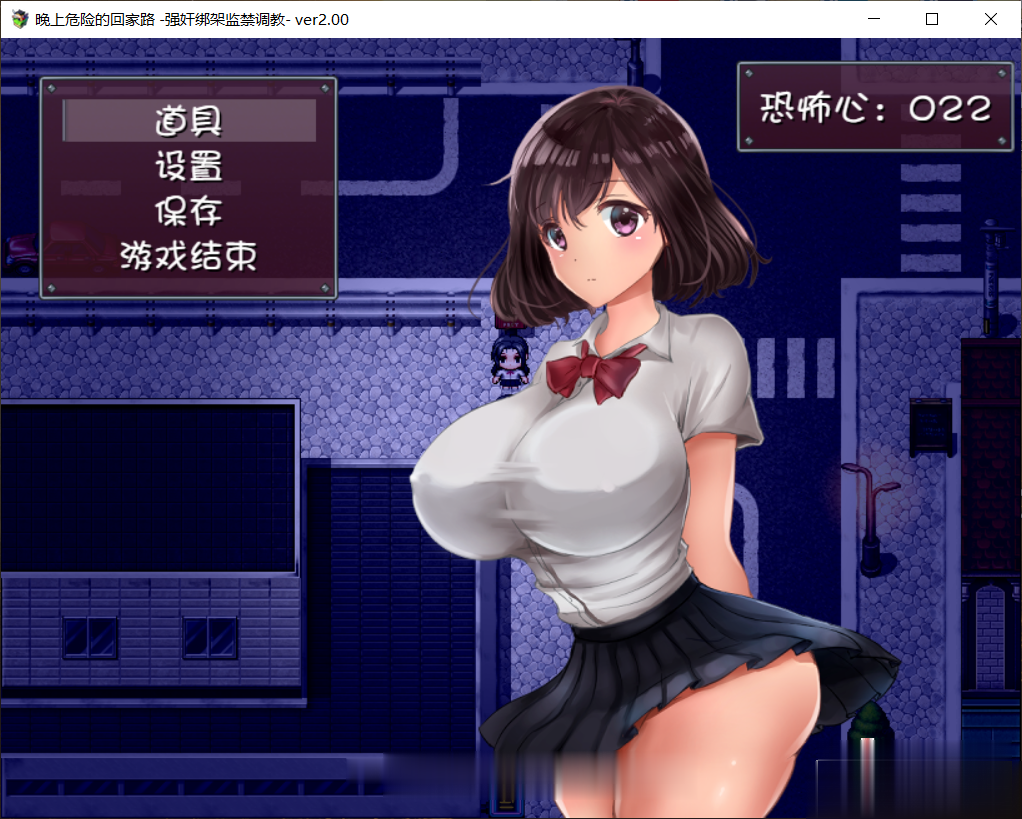
Task: Select the 设置 settings option
Action: click(x=189, y=166)
